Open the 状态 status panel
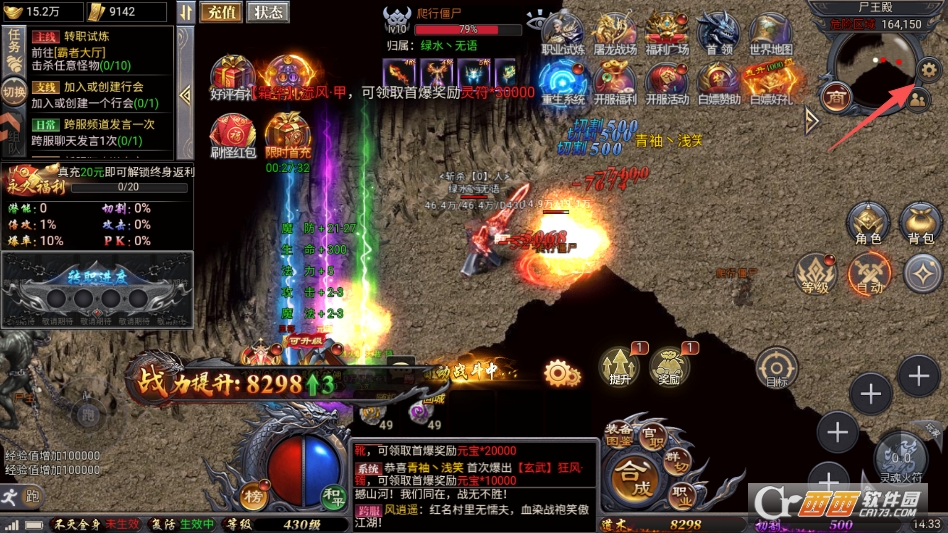The width and height of the screenshot is (948, 533). [266, 12]
